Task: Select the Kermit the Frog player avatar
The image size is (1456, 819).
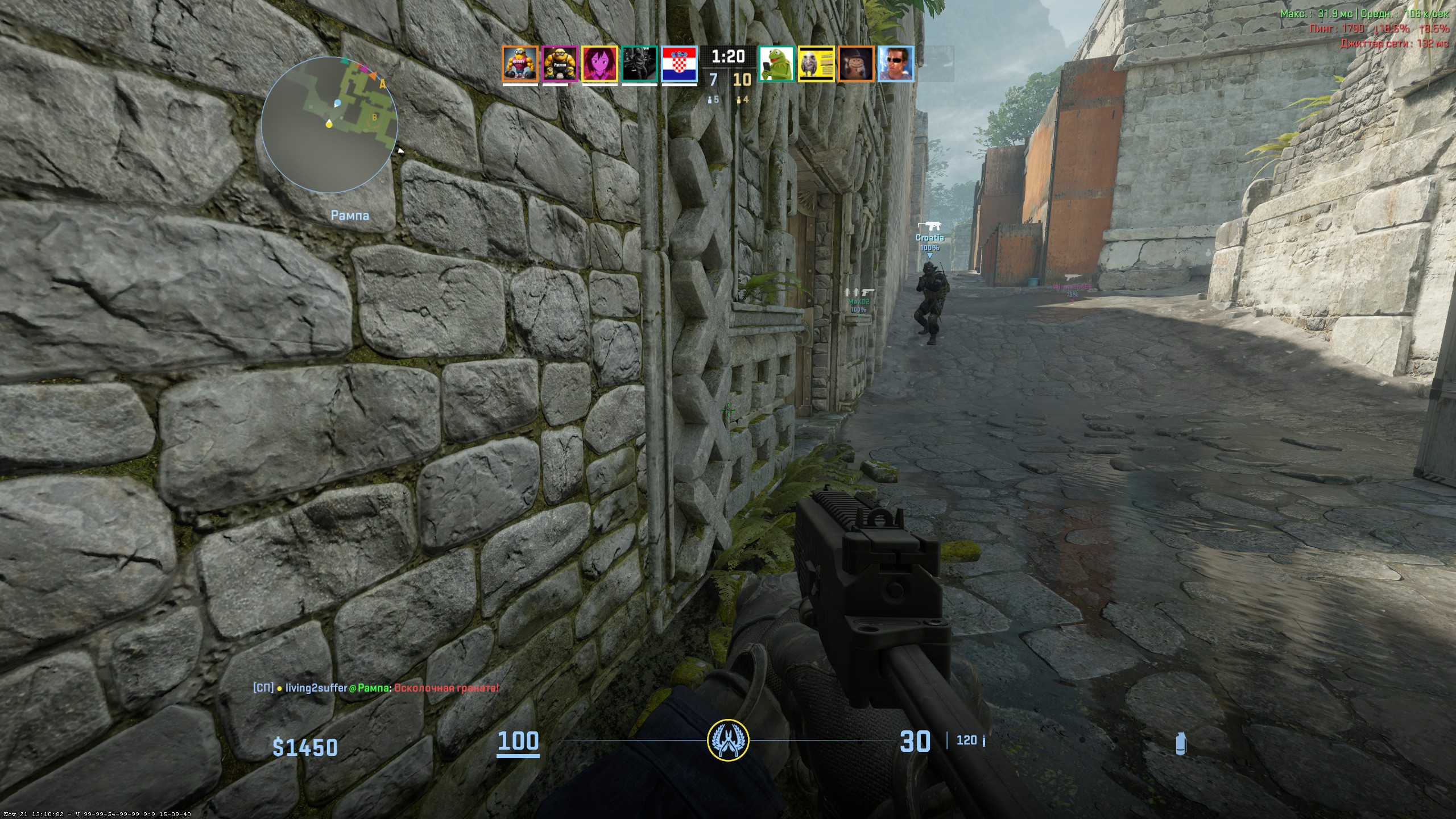Action: (x=776, y=64)
